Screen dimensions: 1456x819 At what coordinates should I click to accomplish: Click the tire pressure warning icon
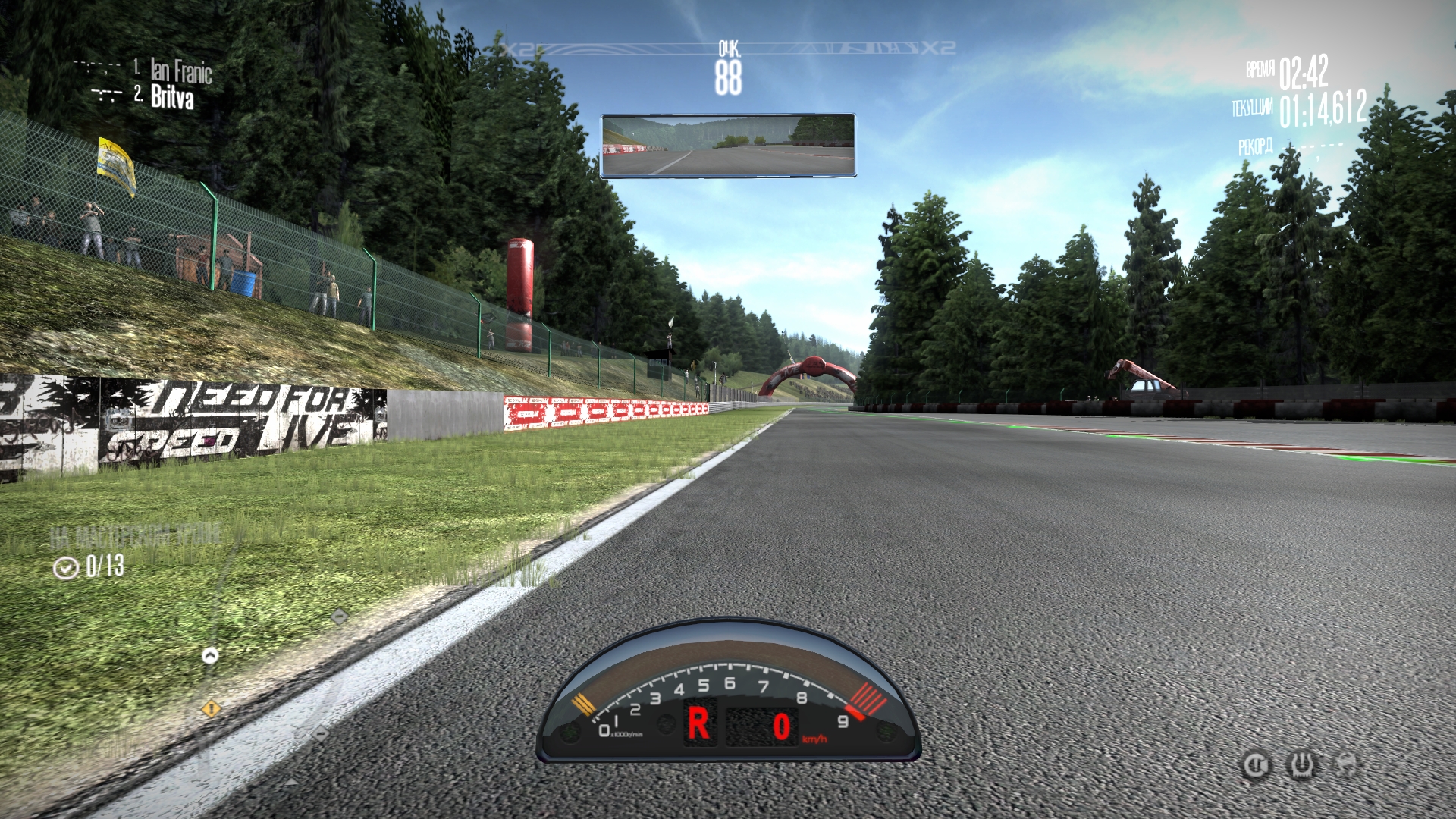click(1301, 765)
